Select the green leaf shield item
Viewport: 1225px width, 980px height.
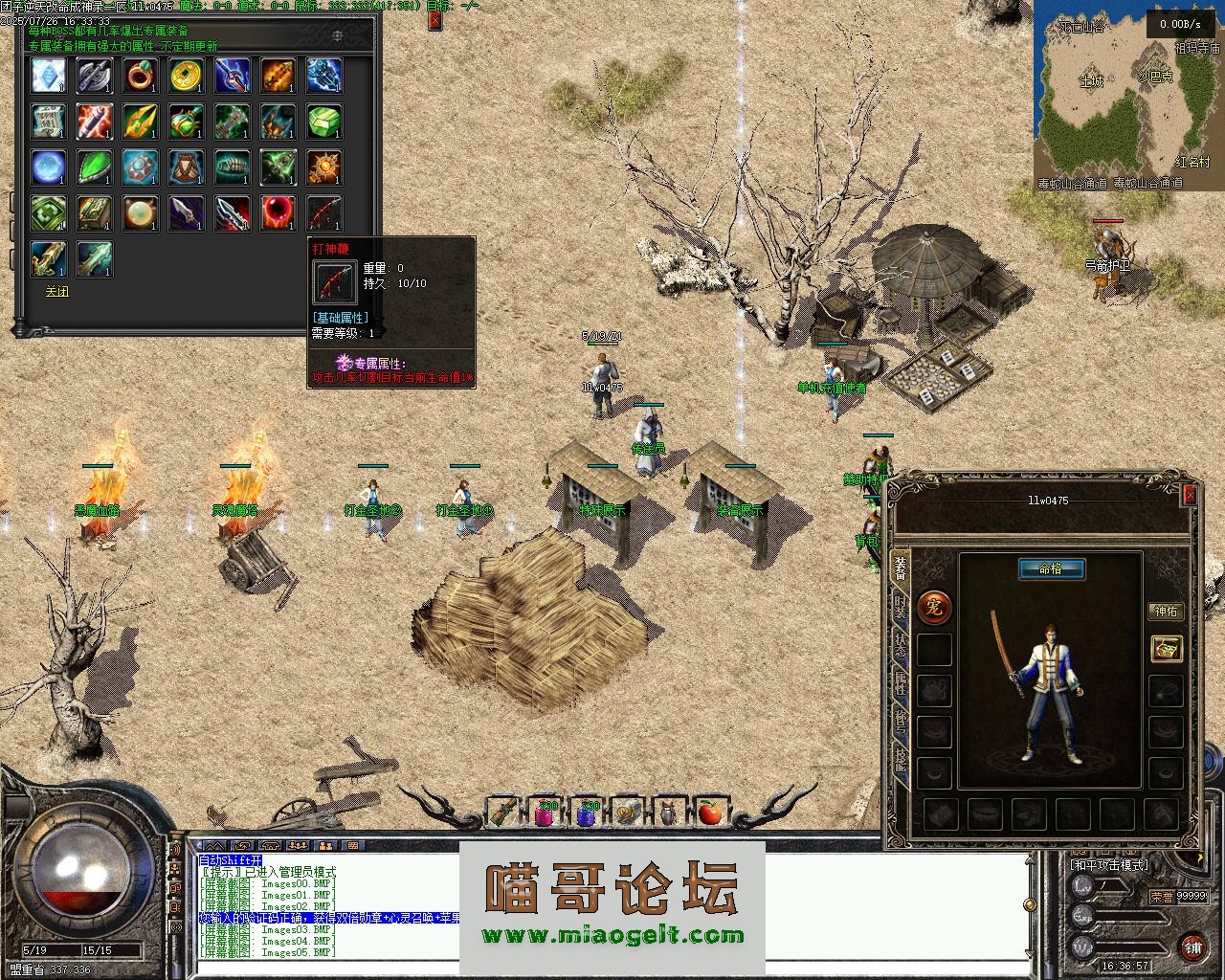coord(95,167)
